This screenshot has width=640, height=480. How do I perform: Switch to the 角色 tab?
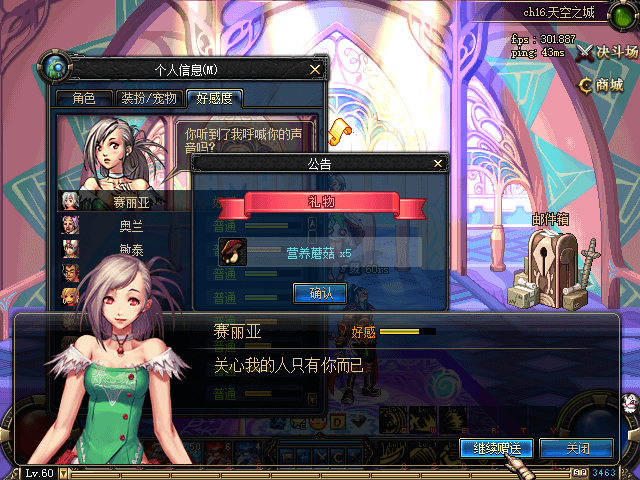84,98
